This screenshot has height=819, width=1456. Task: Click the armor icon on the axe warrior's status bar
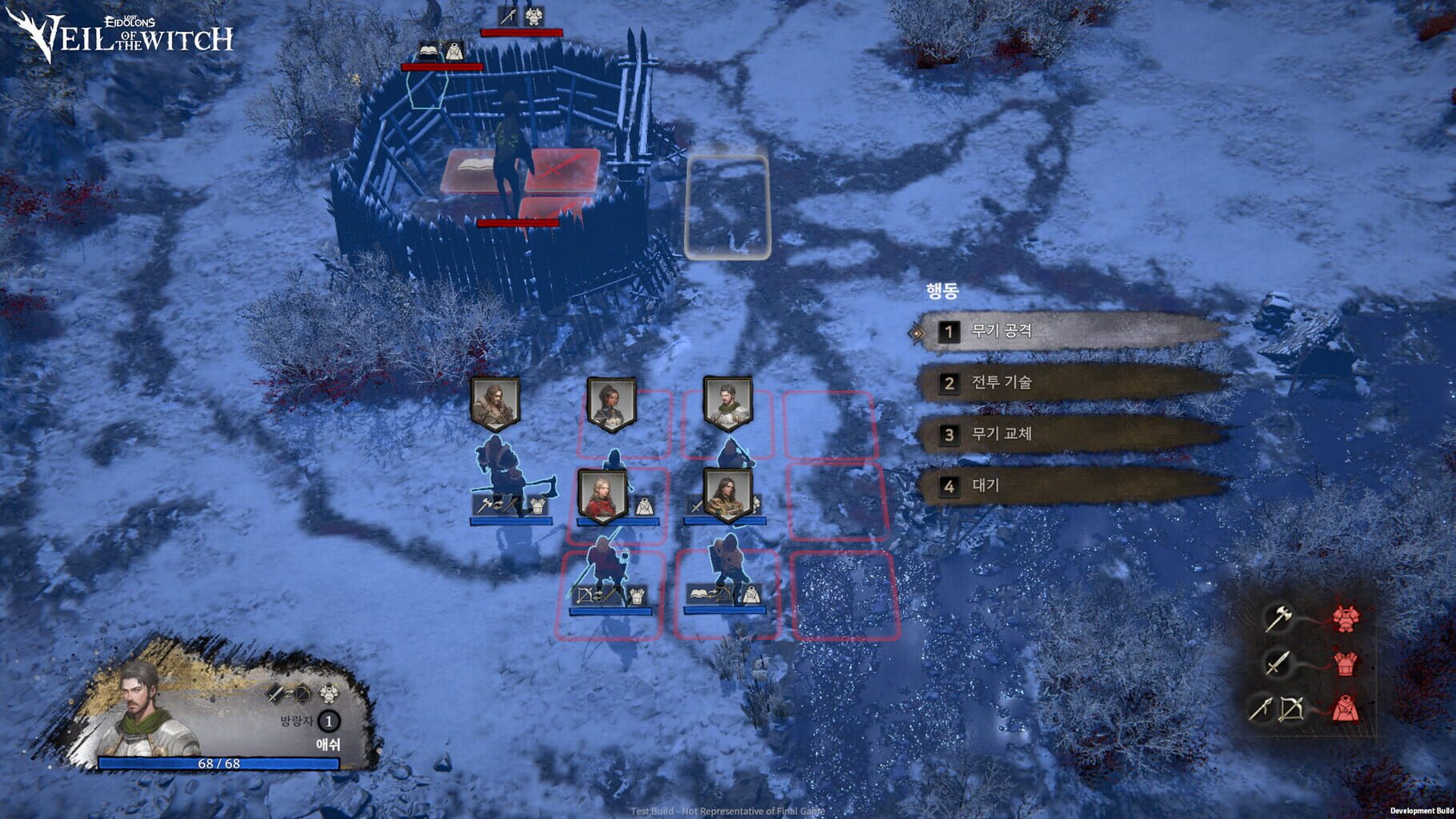pos(538,505)
